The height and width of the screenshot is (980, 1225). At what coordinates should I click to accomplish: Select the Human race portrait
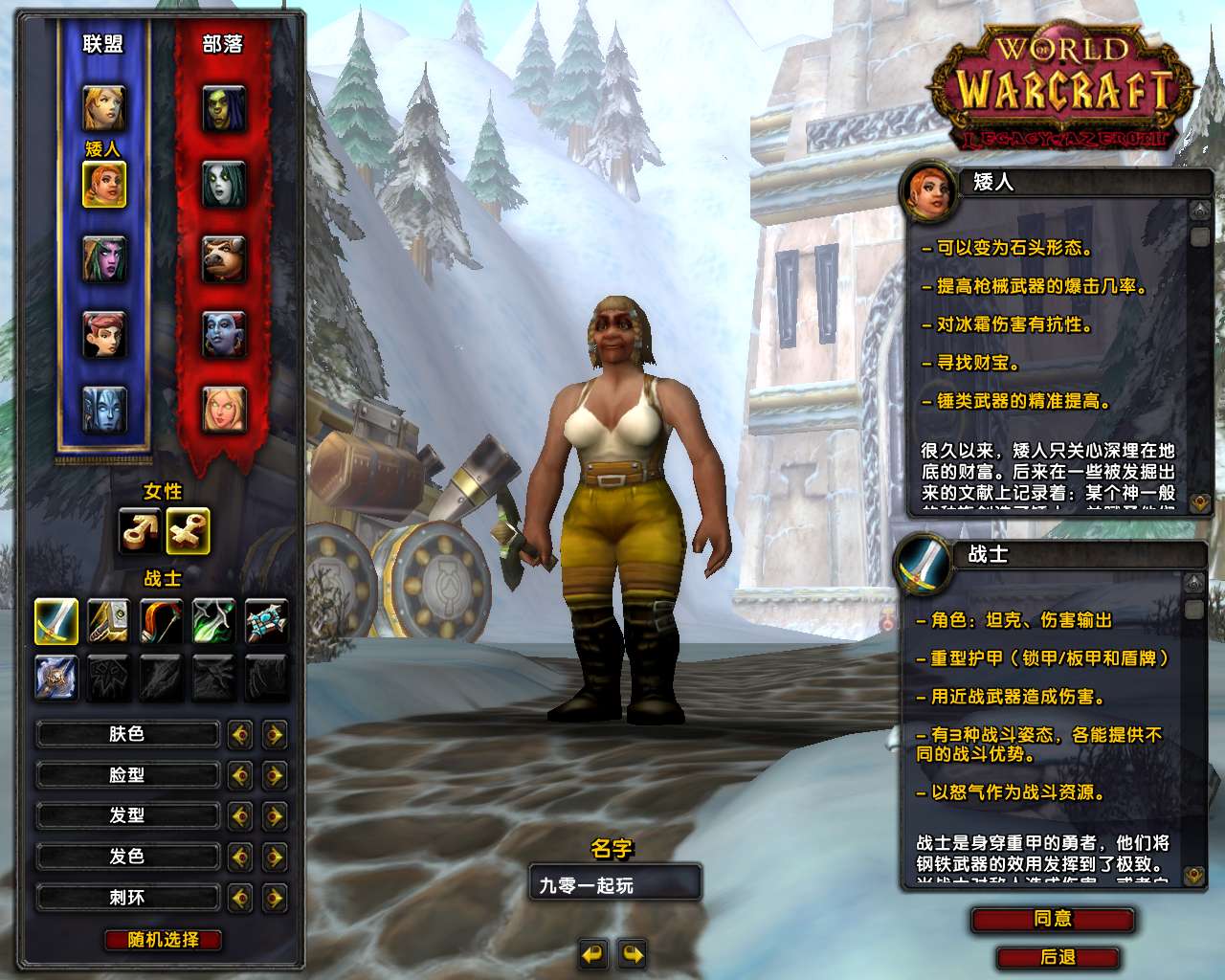103,108
